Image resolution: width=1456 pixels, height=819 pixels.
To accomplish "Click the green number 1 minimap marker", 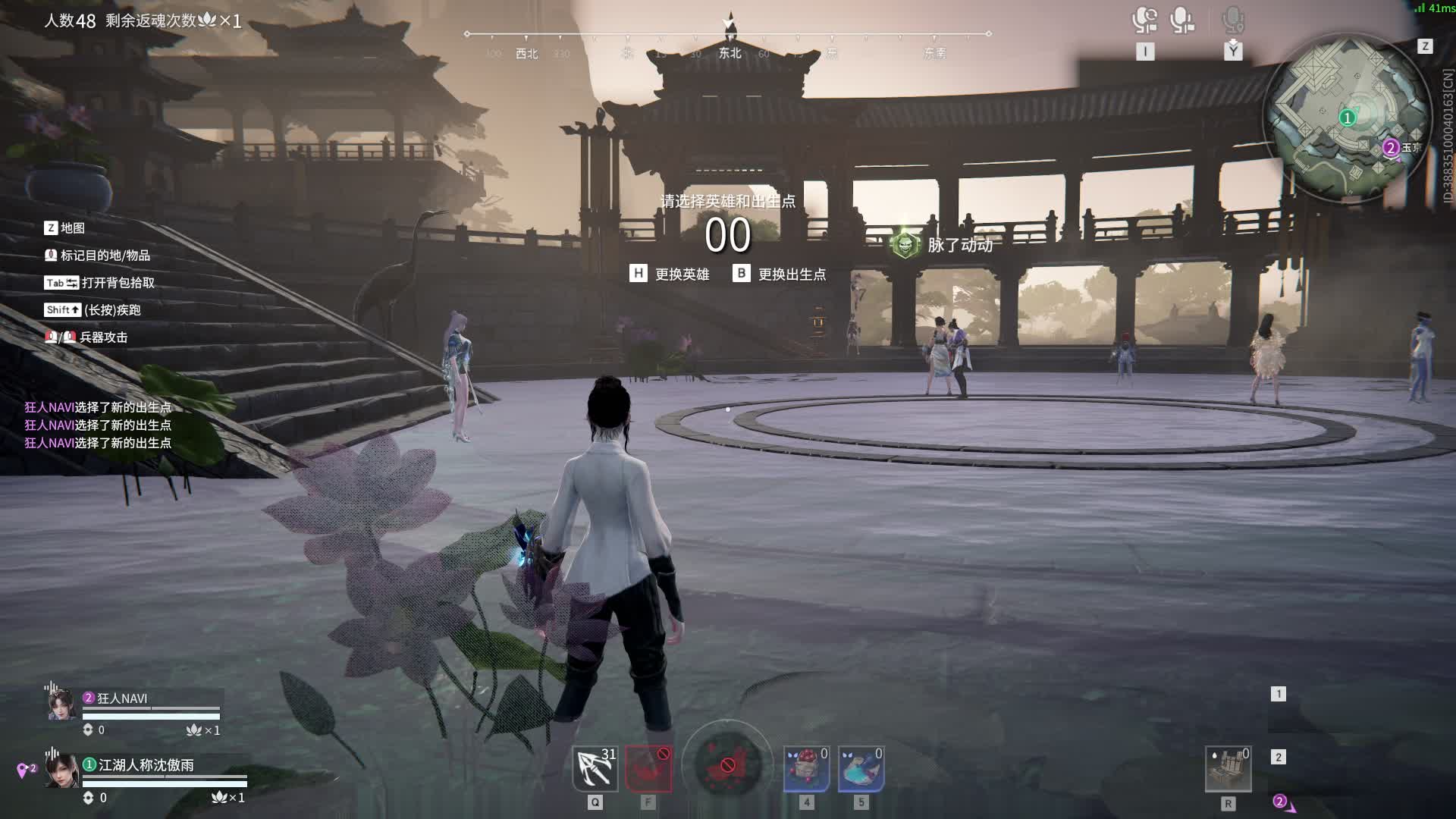I will 1348,118.
